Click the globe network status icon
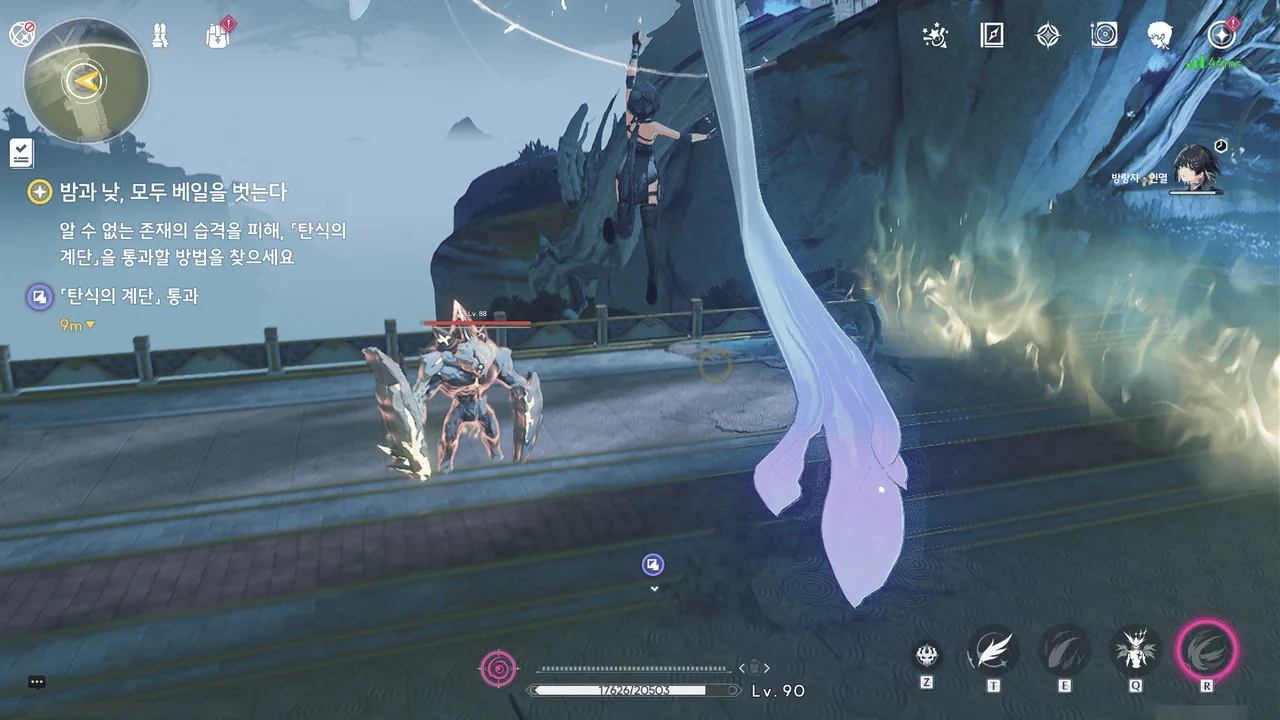This screenshot has height=720, width=1280. point(22,35)
